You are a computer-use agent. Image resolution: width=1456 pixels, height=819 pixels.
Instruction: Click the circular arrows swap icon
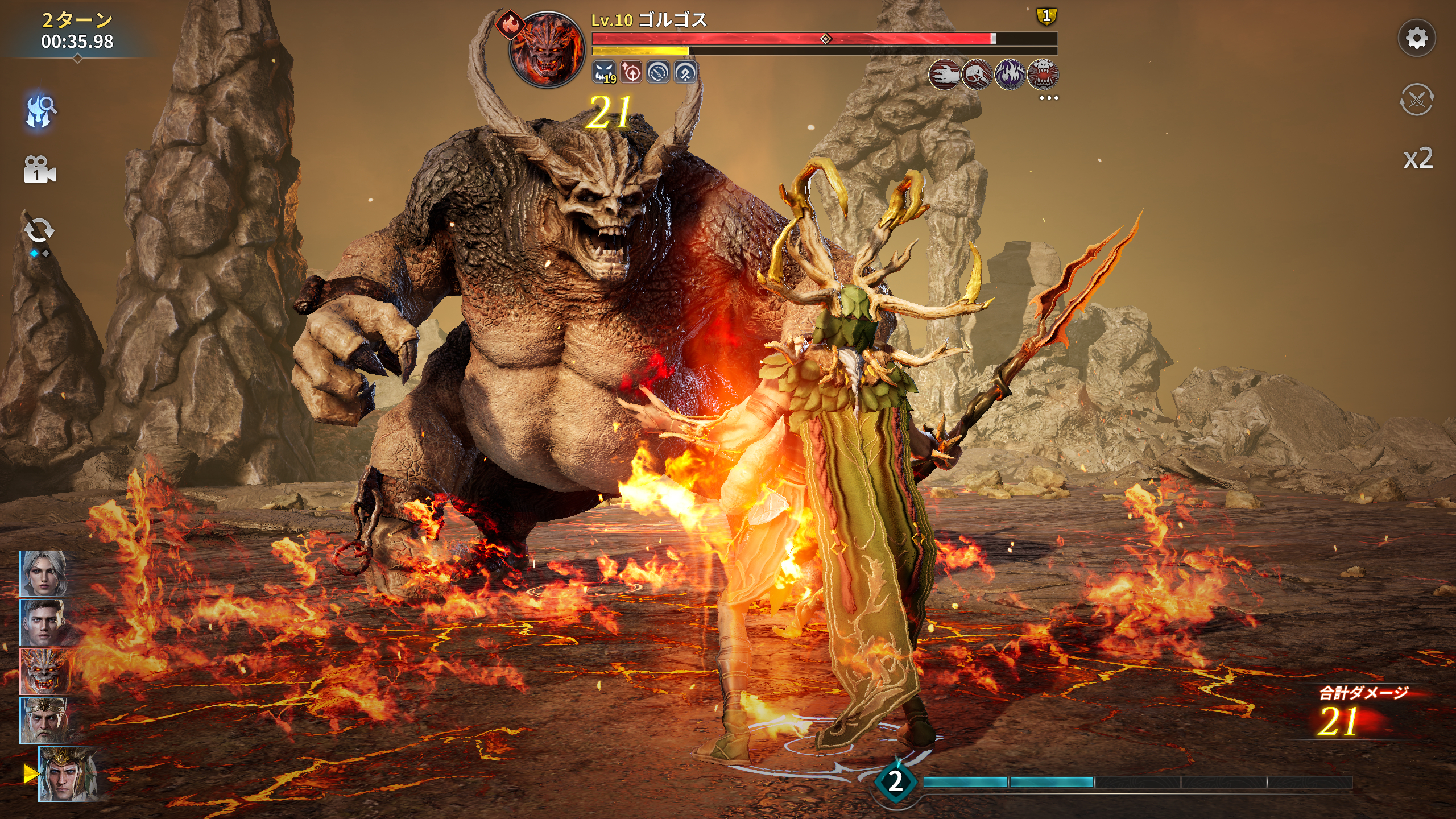point(39,231)
